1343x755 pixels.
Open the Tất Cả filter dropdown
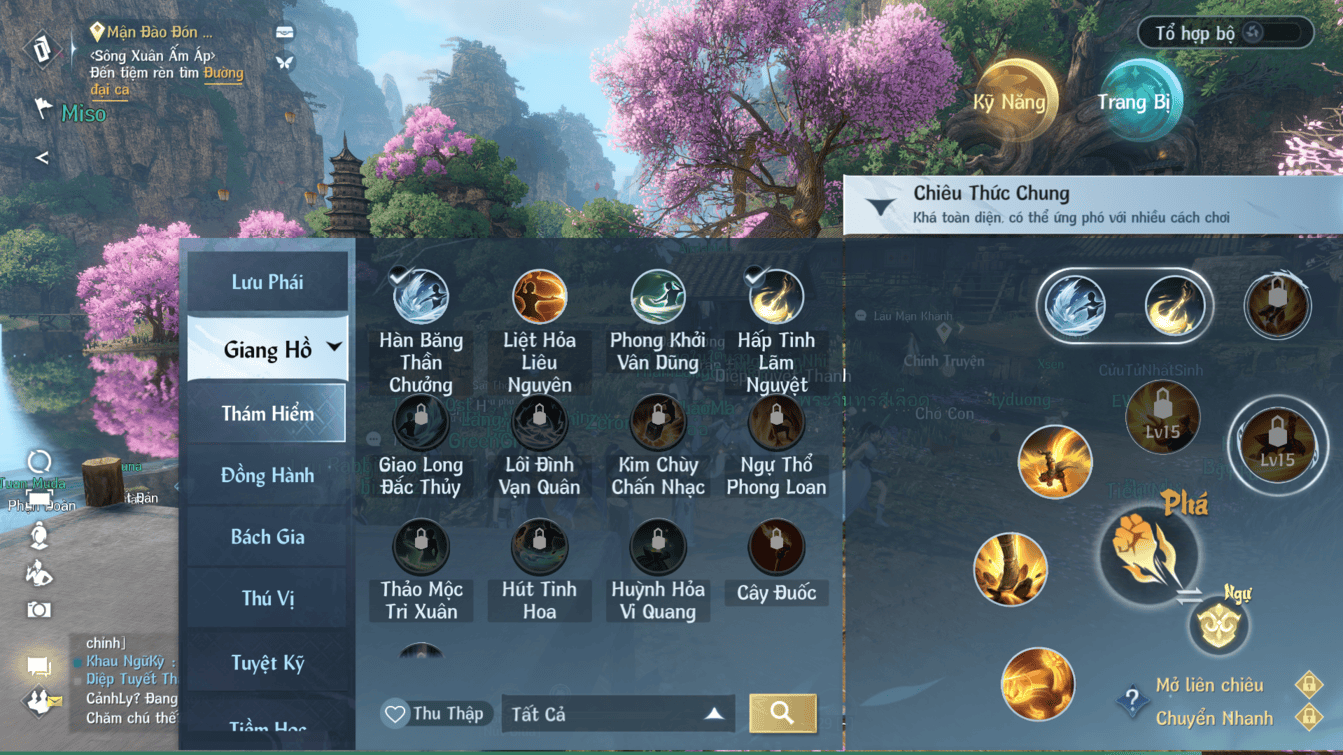click(x=617, y=714)
